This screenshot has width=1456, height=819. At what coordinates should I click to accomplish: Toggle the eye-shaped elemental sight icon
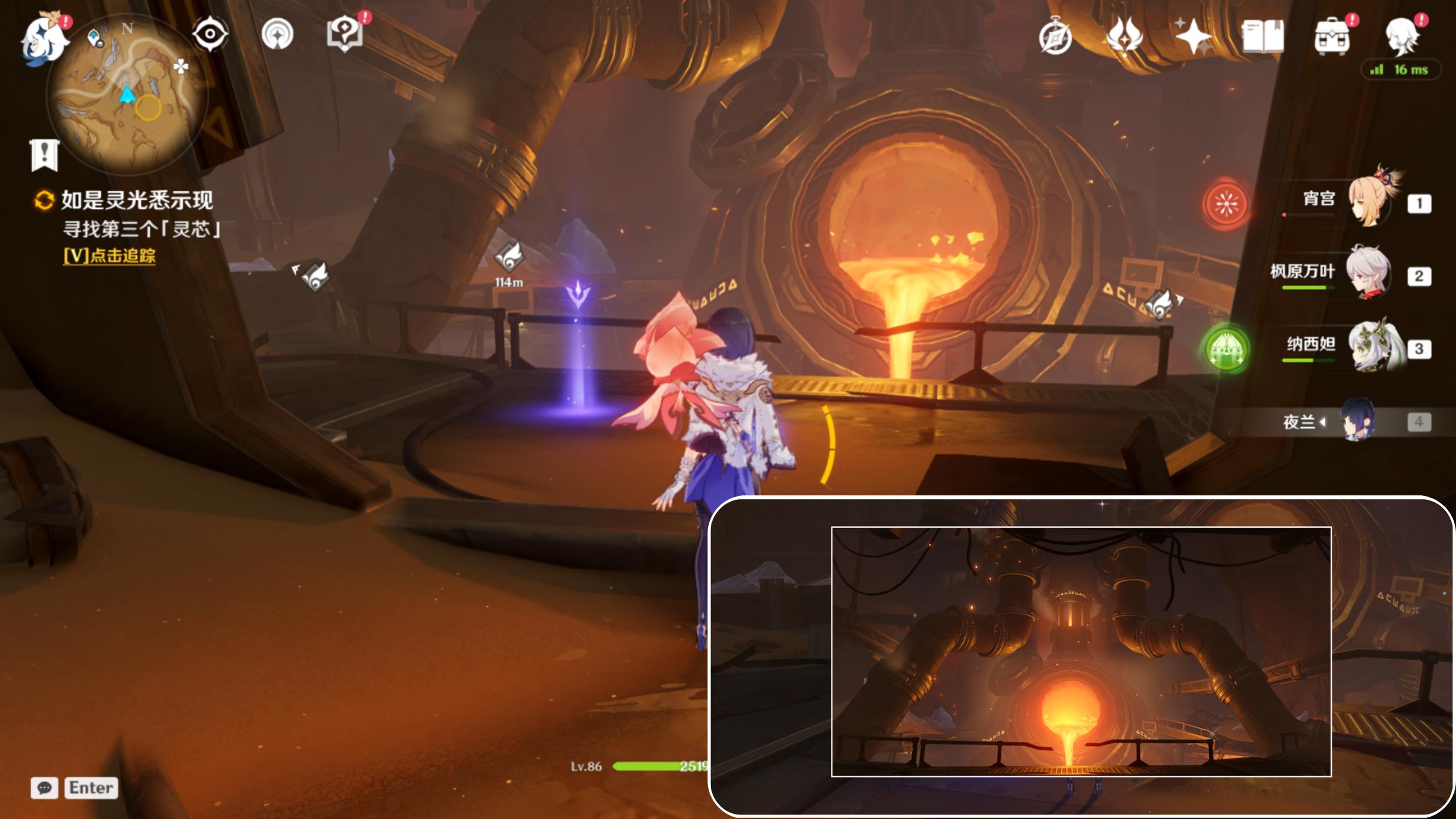(210, 34)
